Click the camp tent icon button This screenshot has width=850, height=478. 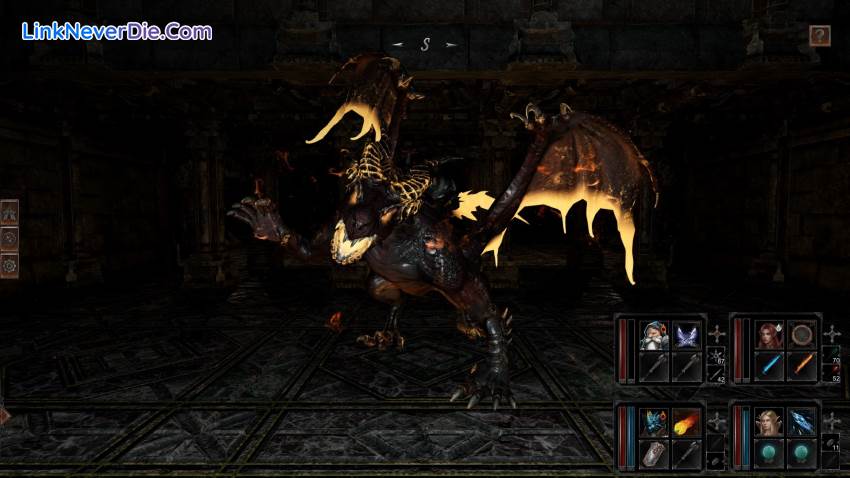(x=10, y=212)
